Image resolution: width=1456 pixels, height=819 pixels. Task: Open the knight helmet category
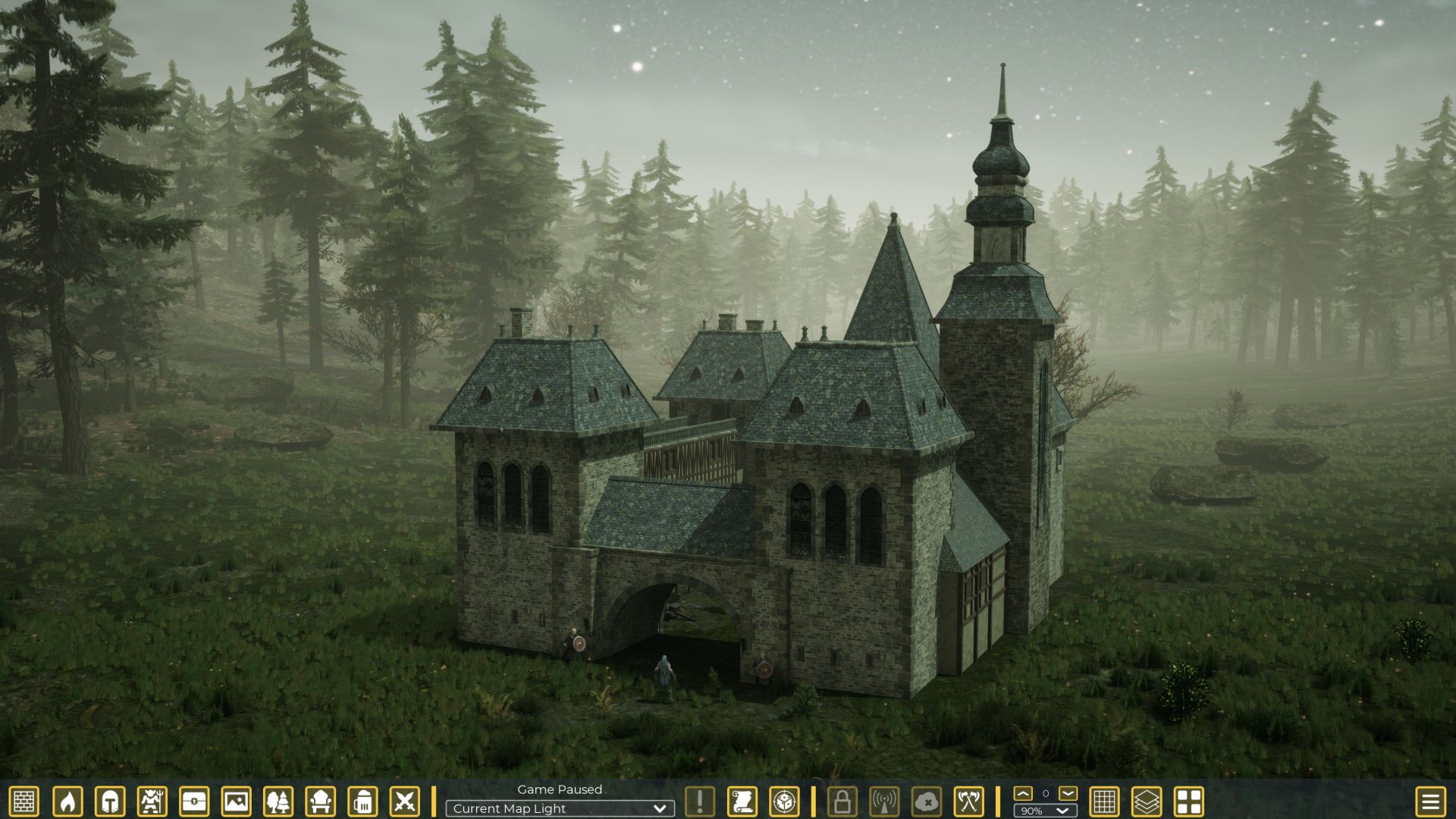click(109, 802)
